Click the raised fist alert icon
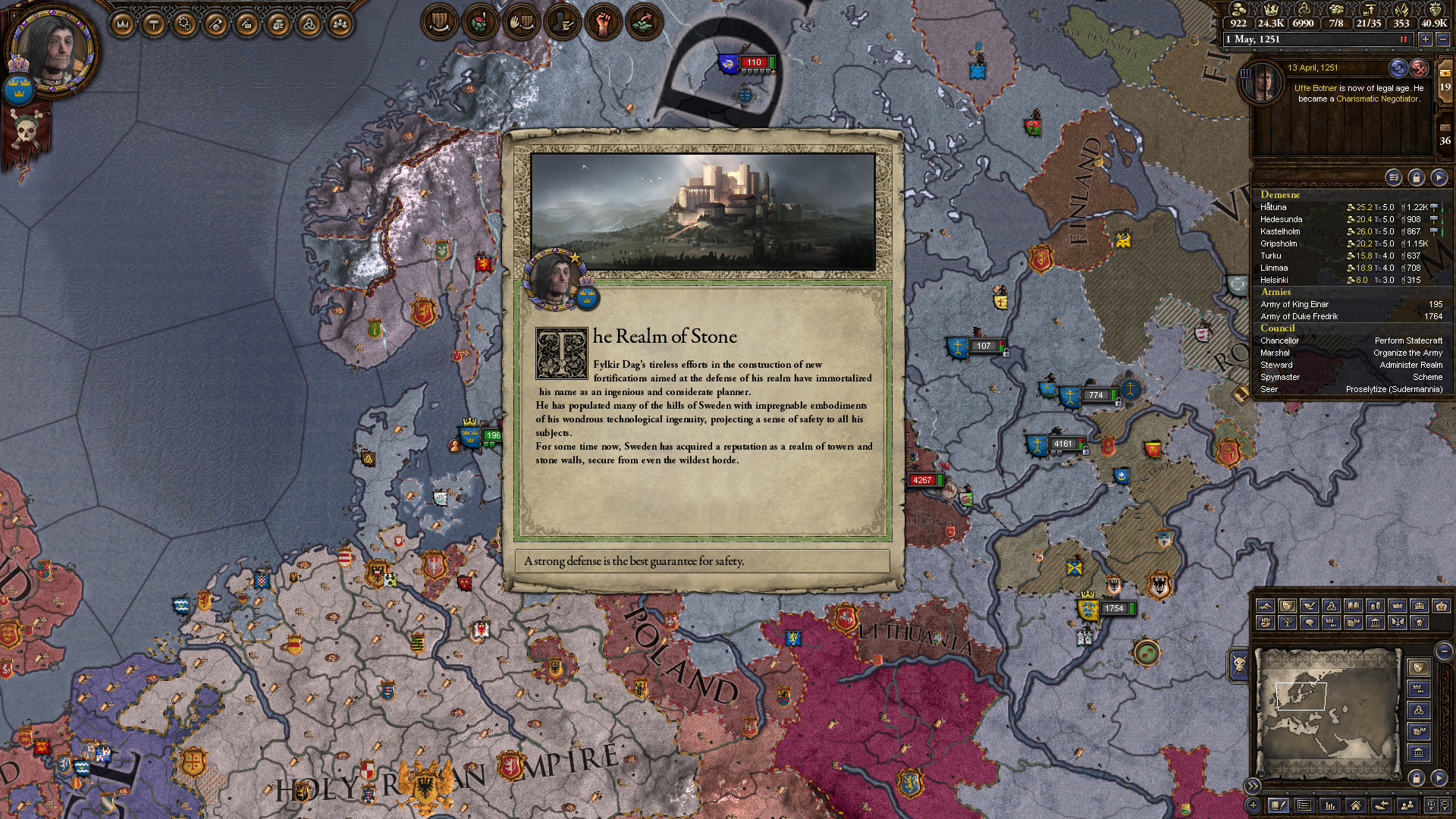 [x=603, y=23]
